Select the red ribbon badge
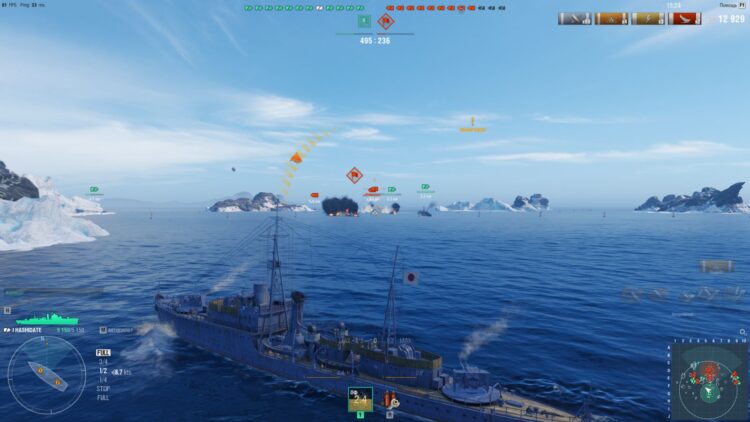The image size is (750, 422). click(x=686, y=18)
